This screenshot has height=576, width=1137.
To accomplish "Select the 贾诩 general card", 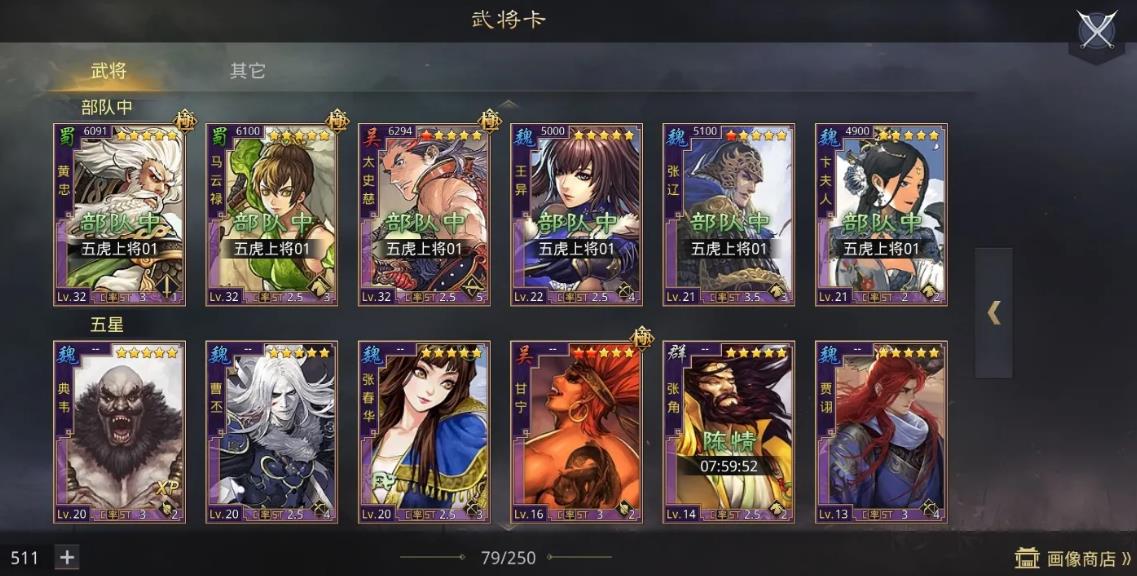I will (x=881, y=432).
